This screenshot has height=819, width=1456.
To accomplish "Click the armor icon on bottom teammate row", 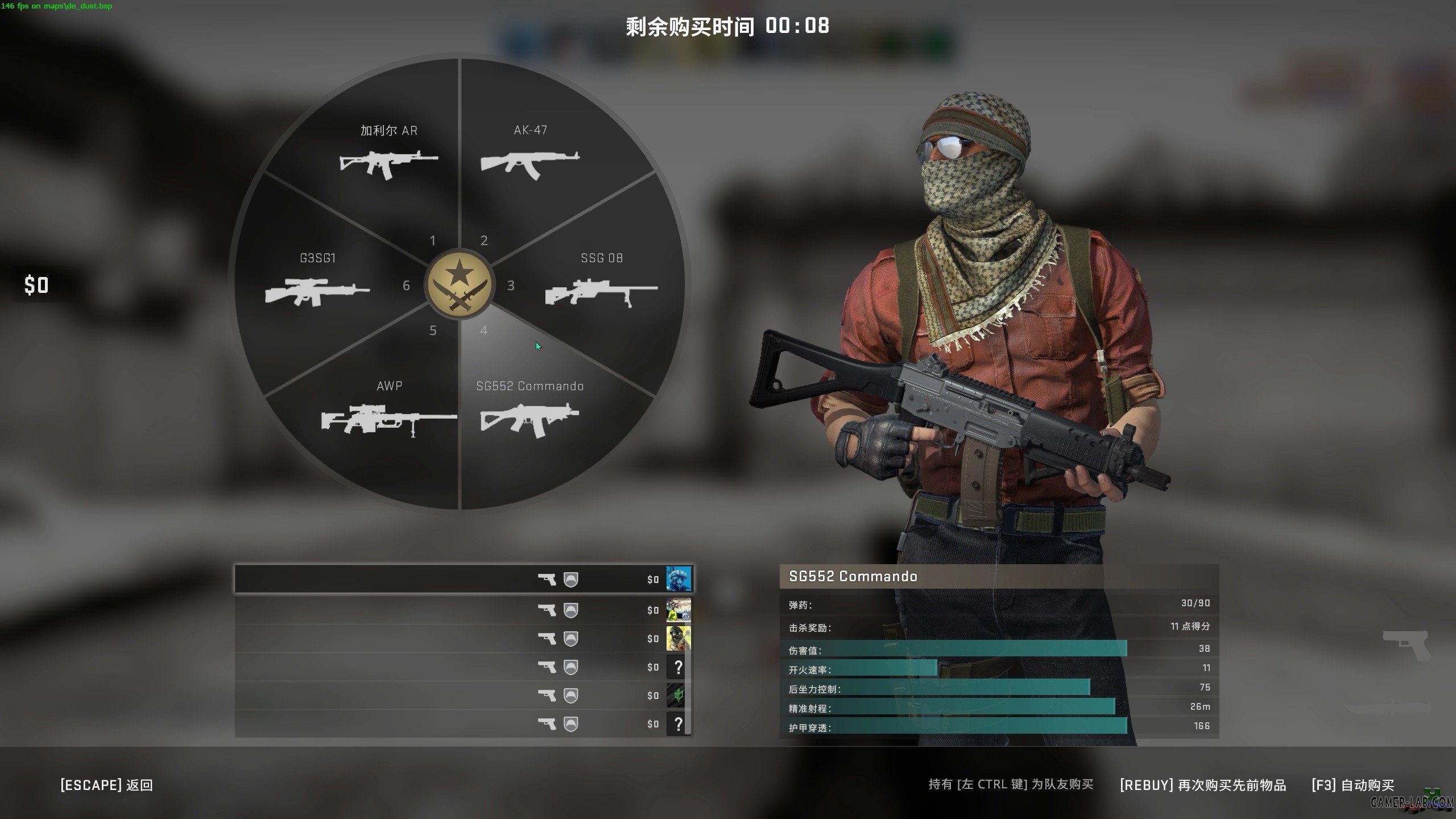I will (x=570, y=723).
